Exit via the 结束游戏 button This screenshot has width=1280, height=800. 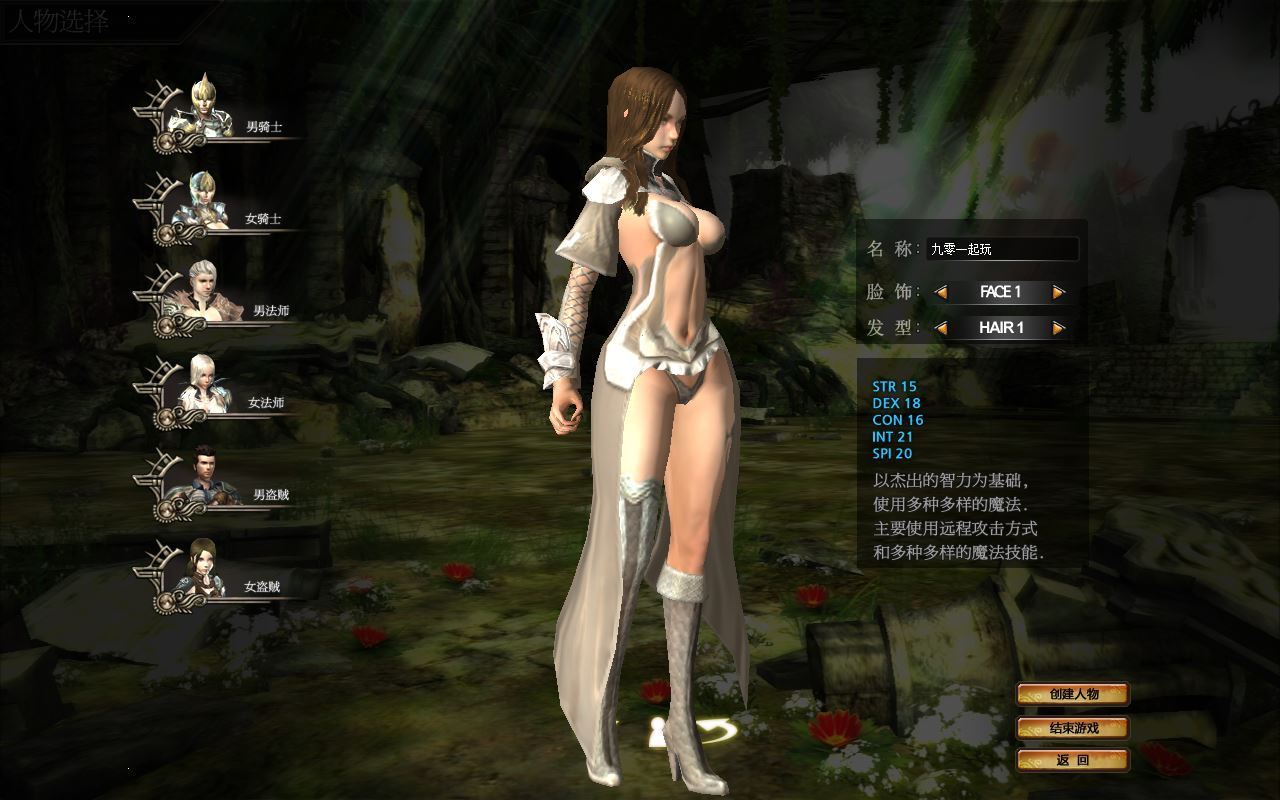click(1073, 728)
